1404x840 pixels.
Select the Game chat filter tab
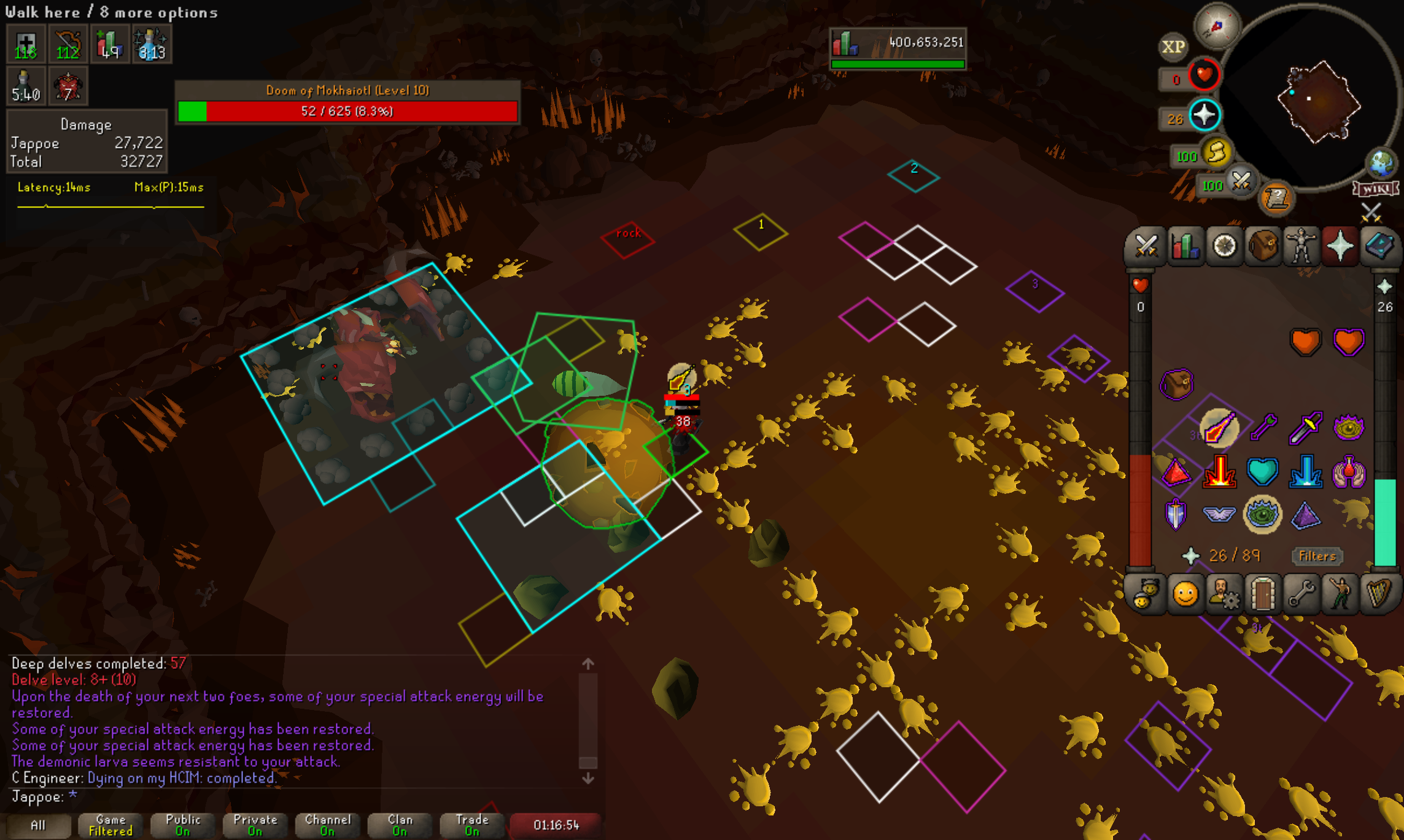click(x=111, y=825)
